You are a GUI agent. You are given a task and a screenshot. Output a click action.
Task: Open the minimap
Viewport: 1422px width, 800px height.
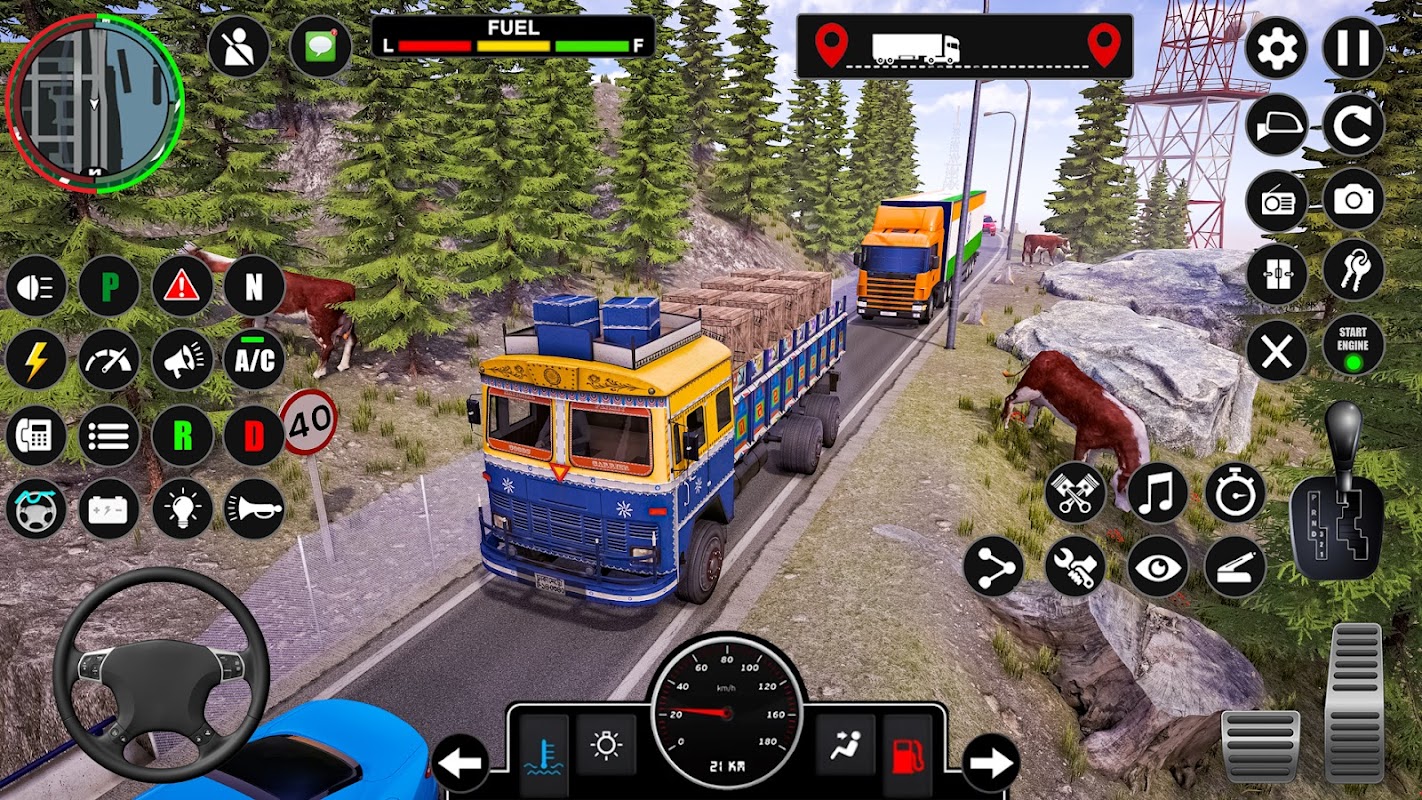coord(95,103)
